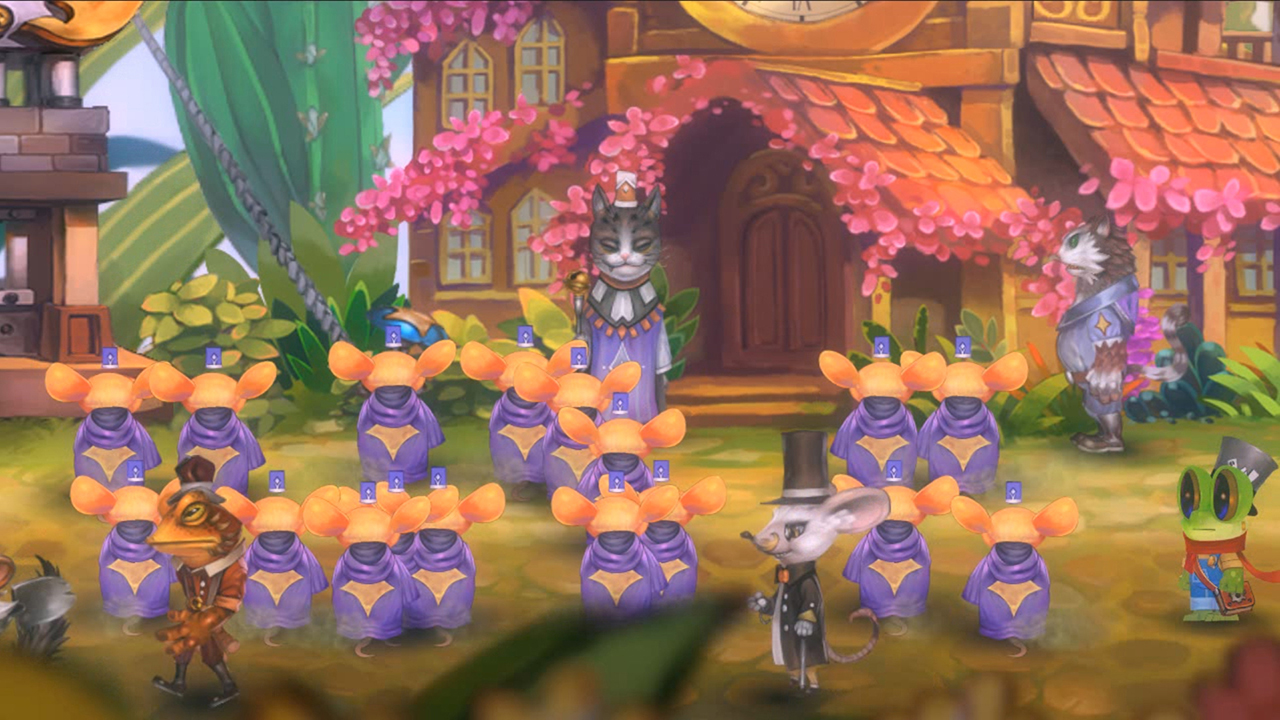Select the red satchel carried by the goggled frog

coord(1240,600)
